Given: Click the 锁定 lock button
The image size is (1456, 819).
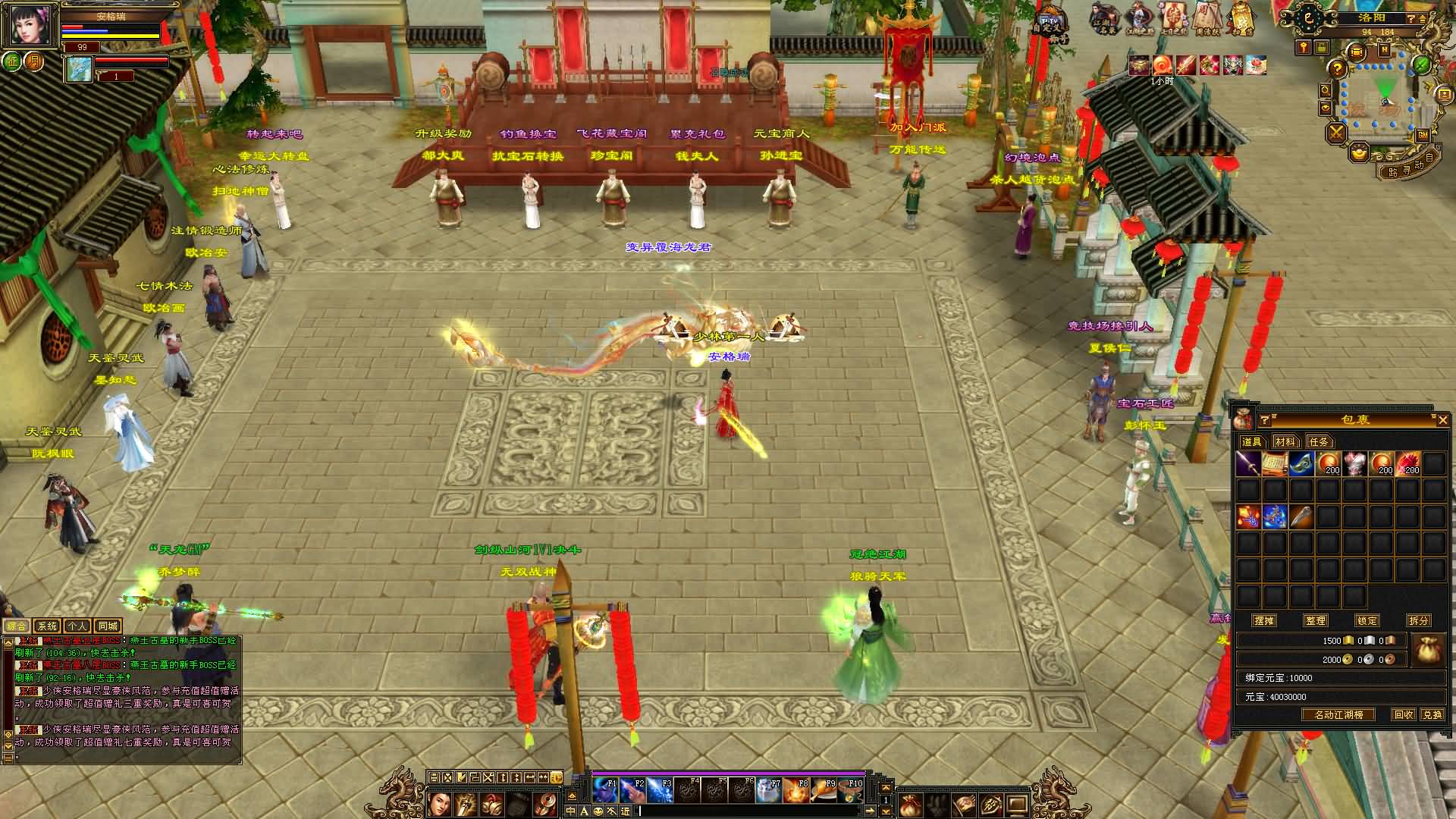Looking at the screenshot, I should pyautogui.click(x=1367, y=620).
